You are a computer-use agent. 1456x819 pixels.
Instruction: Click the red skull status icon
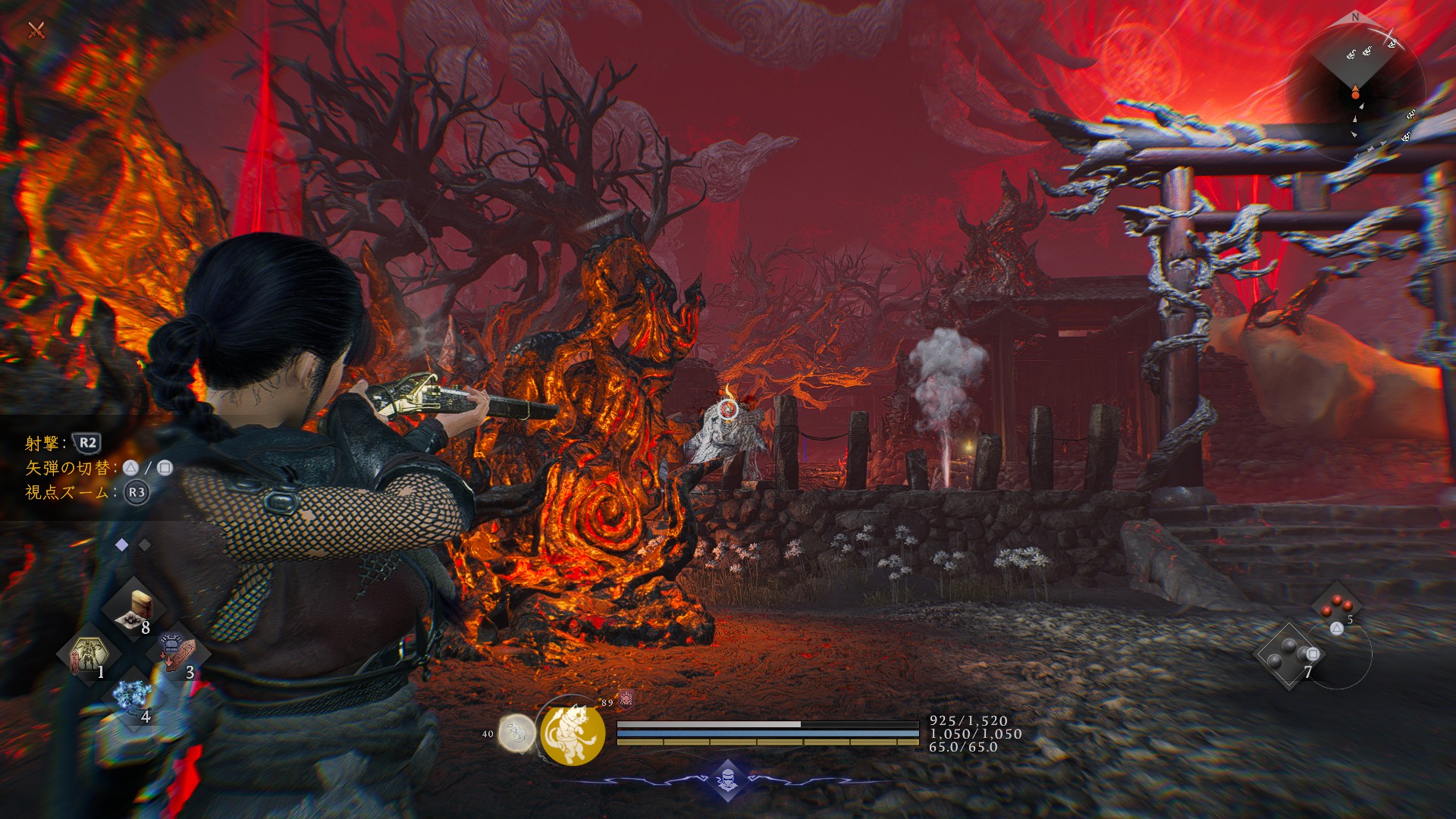pyautogui.click(x=626, y=698)
